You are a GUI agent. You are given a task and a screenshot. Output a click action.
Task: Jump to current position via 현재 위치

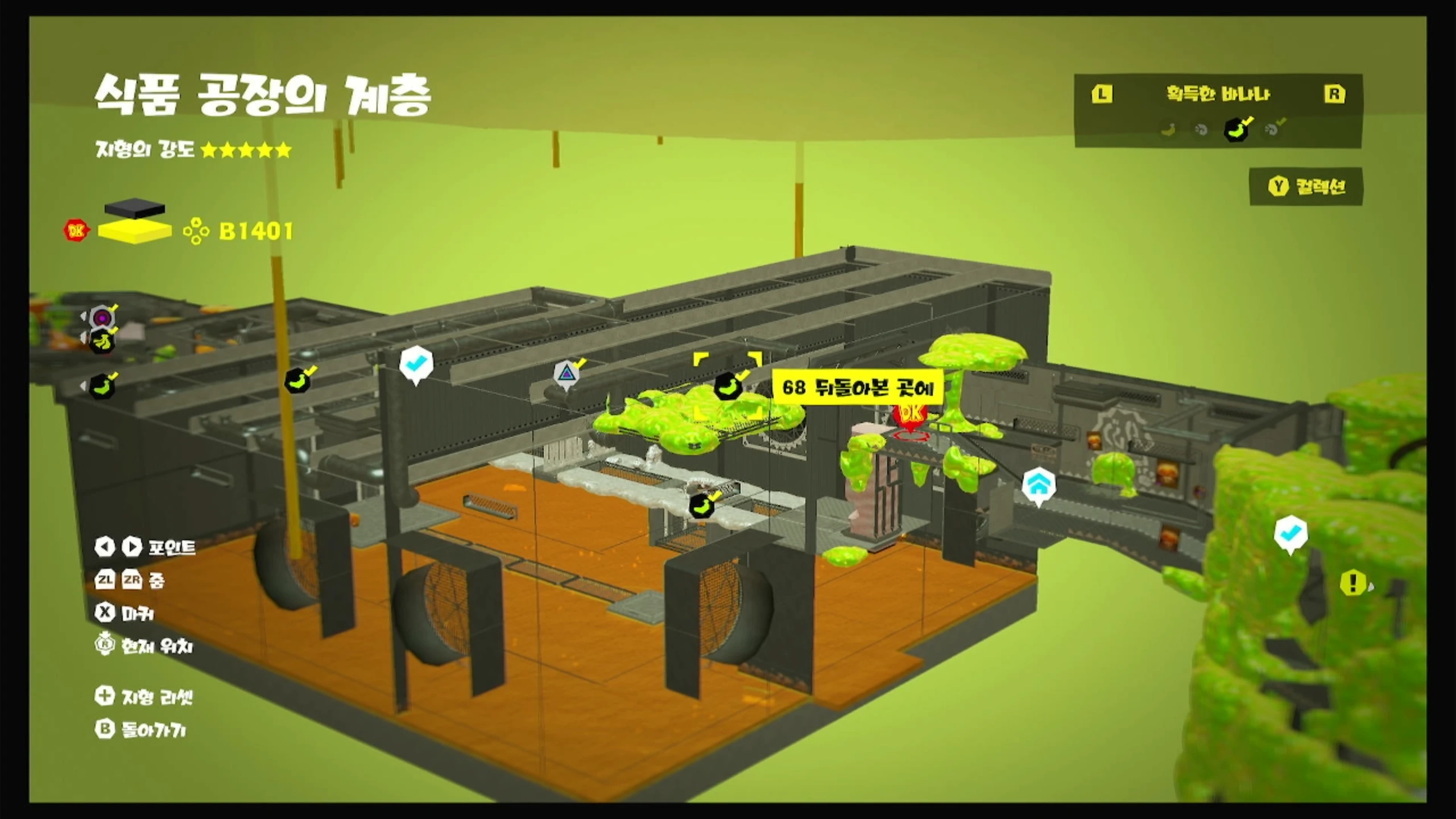click(x=144, y=646)
